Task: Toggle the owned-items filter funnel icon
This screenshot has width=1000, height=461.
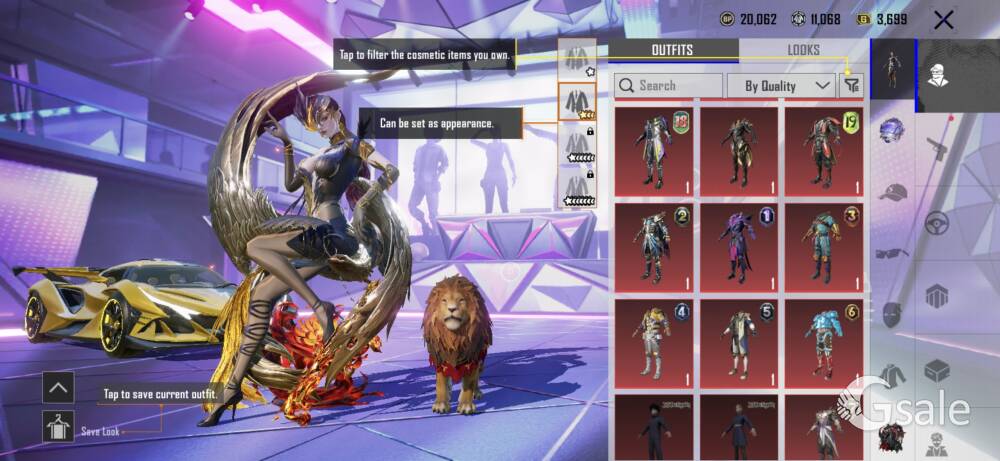Action: (851, 86)
